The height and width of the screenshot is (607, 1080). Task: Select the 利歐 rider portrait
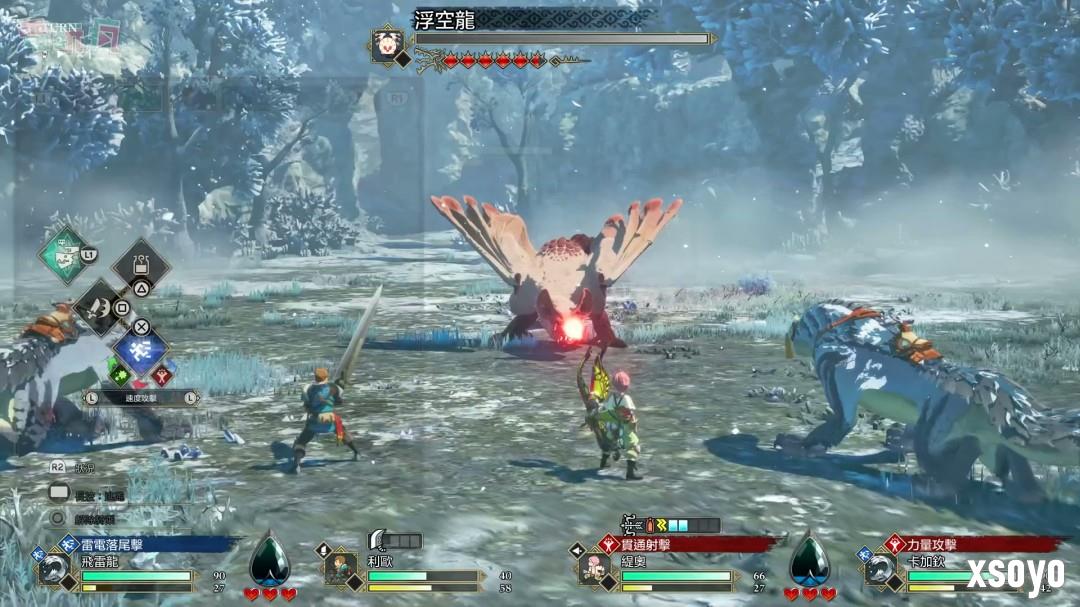pos(340,569)
